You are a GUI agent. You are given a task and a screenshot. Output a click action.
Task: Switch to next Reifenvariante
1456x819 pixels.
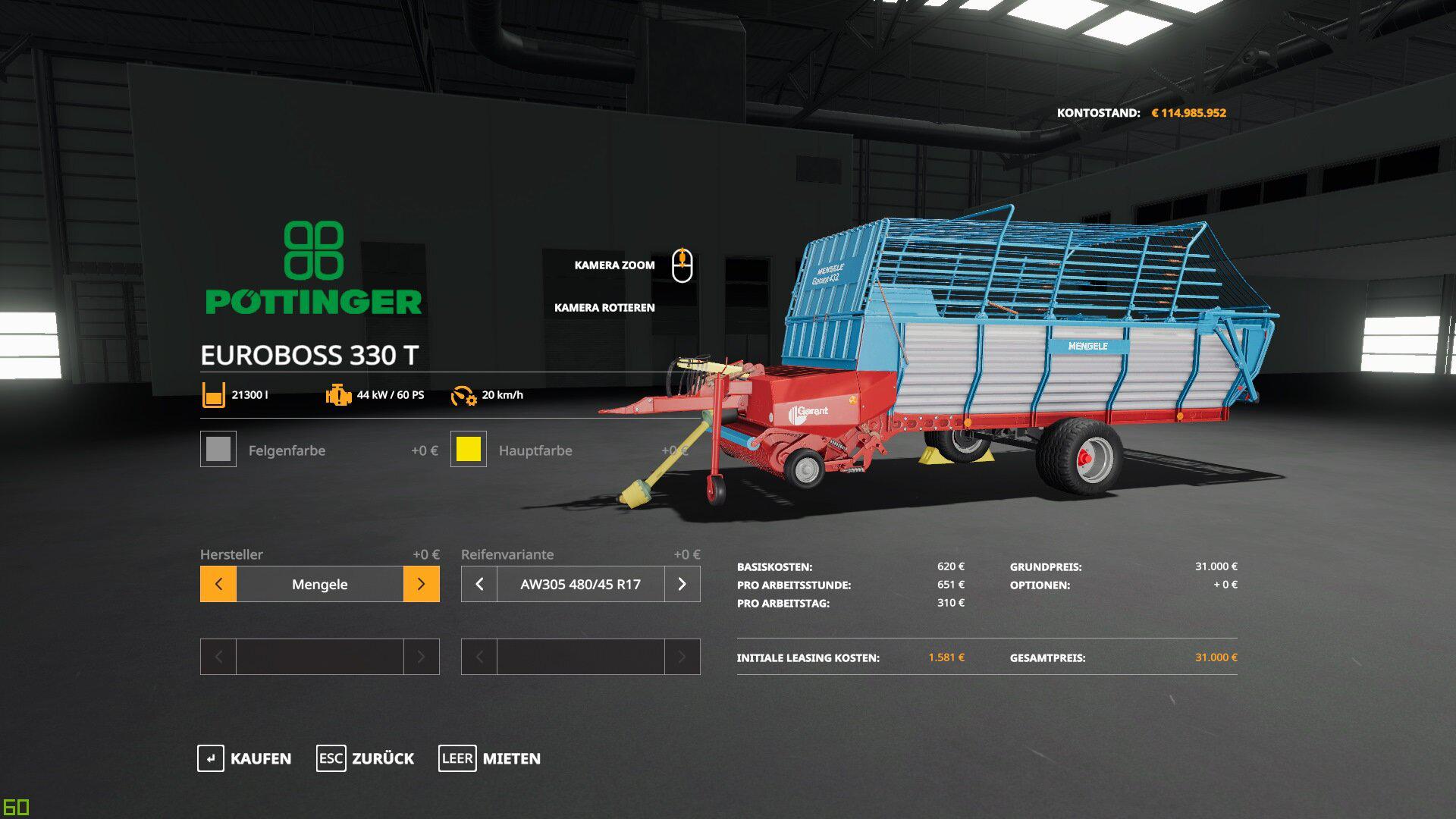point(682,584)
